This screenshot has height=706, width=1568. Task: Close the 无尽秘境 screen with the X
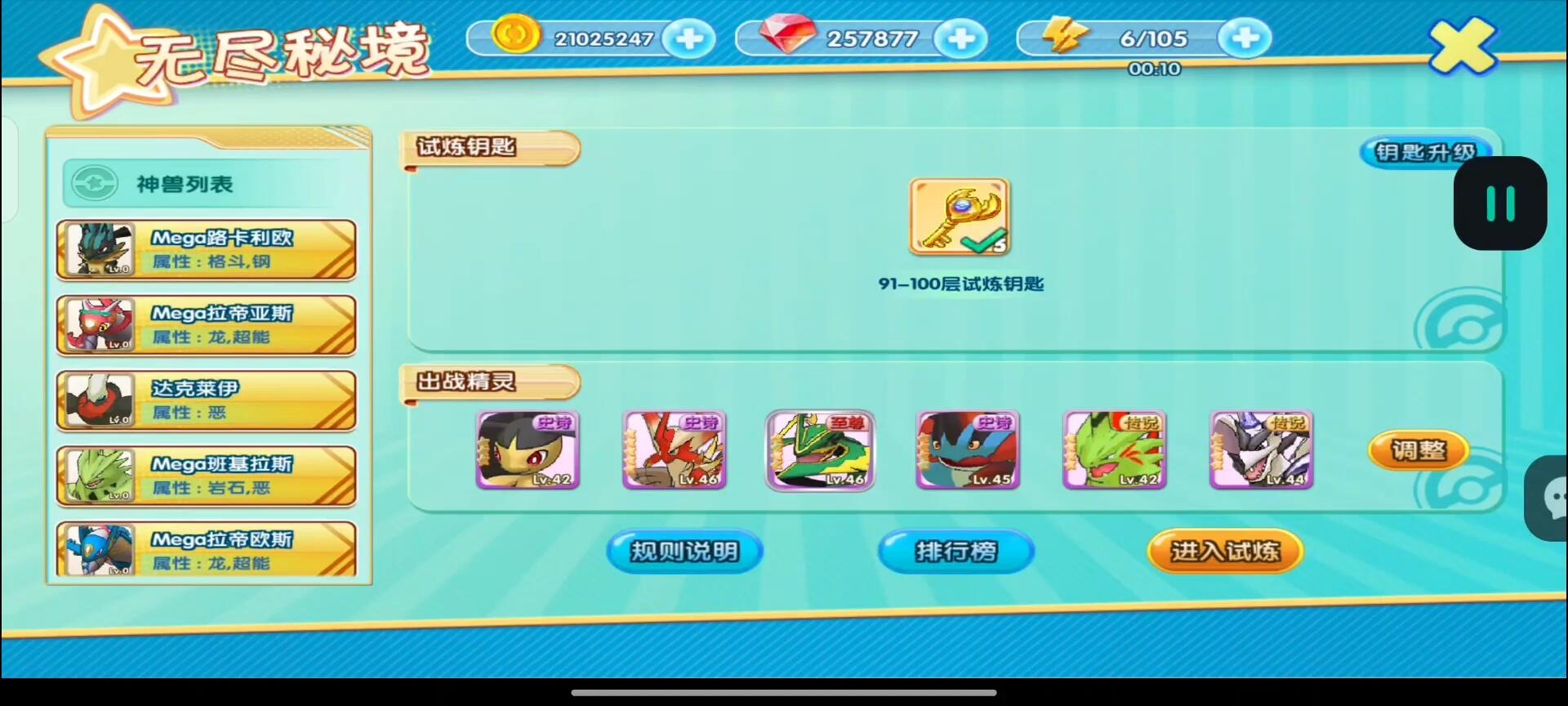click(x=1462, y=46)
